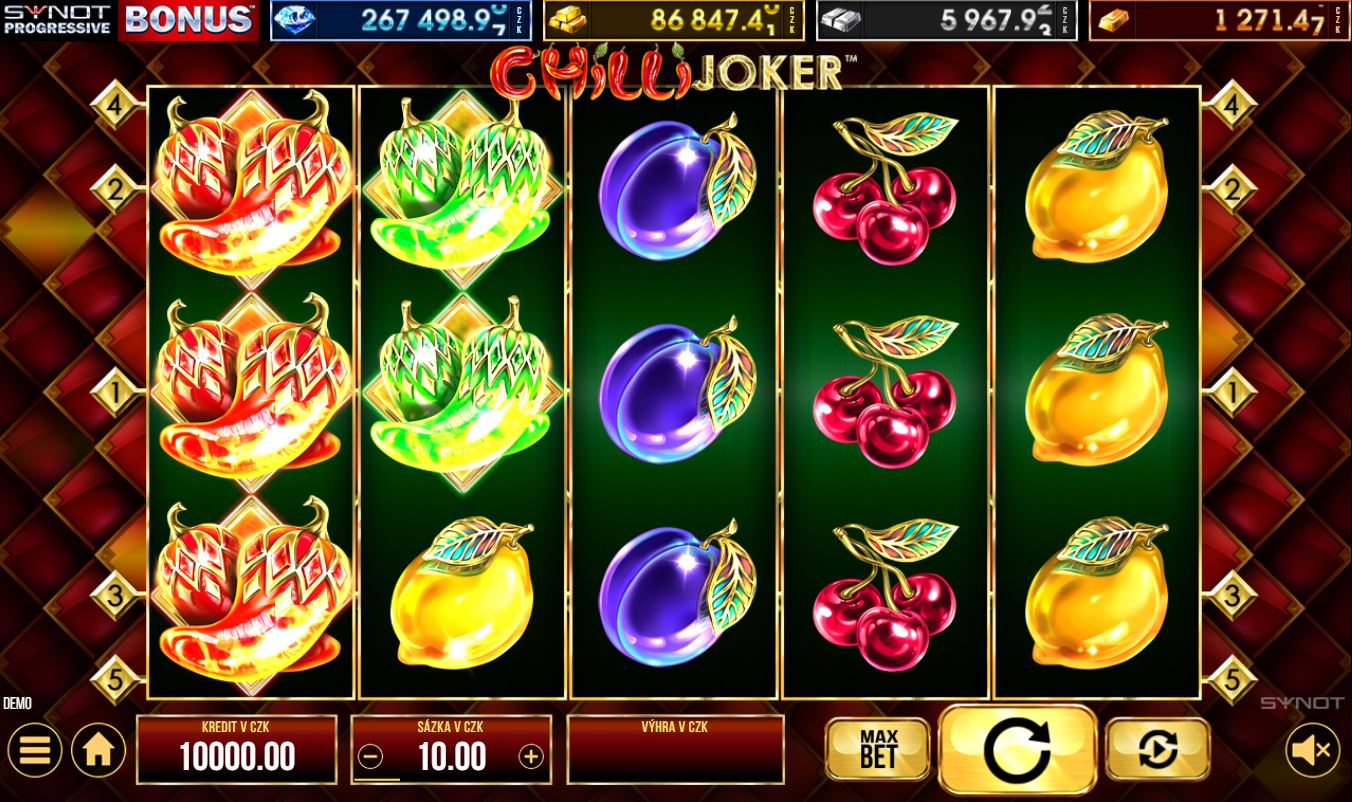Increase bet with the plus control

(530, 757)
